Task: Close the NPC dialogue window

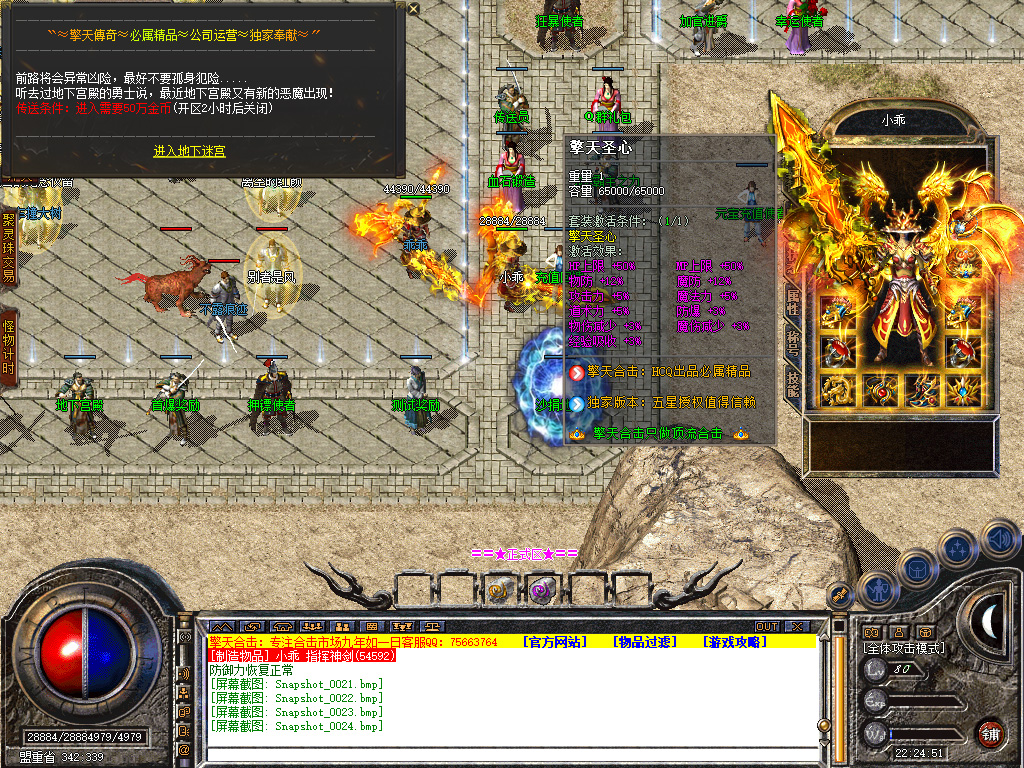Action: coord(414,8)
